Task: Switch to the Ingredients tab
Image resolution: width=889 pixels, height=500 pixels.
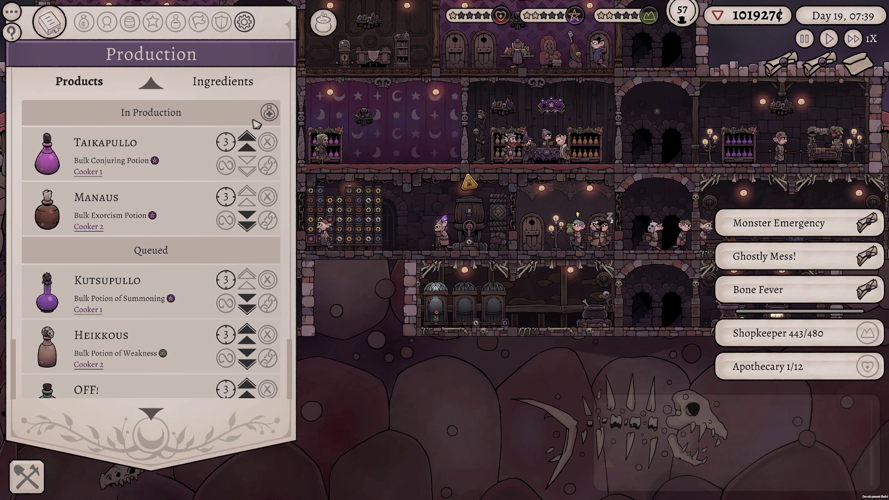Action: [x=222, y=81]
